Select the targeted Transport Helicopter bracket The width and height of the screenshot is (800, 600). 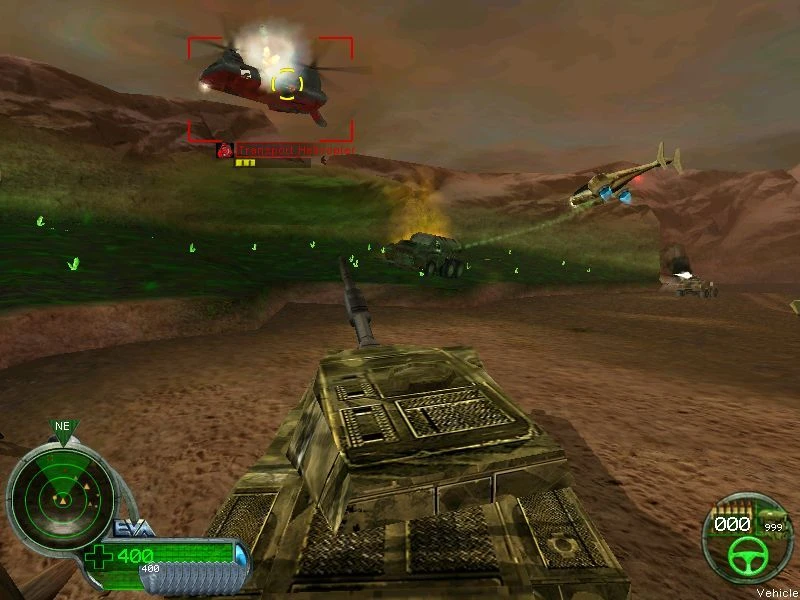(271, 89)
